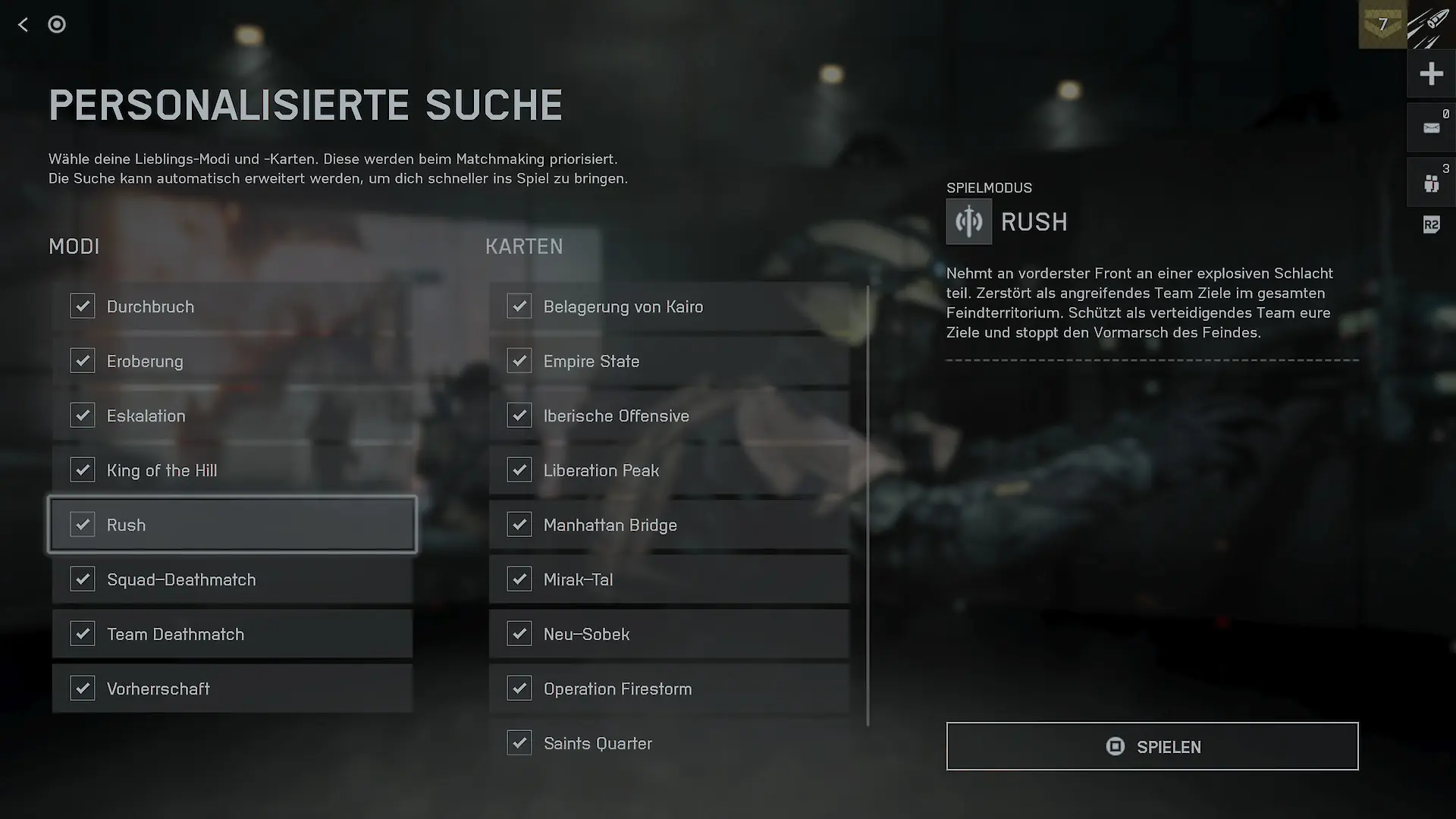
Task: Toggle the Neu-Sobek map
Action: [519, 634]
